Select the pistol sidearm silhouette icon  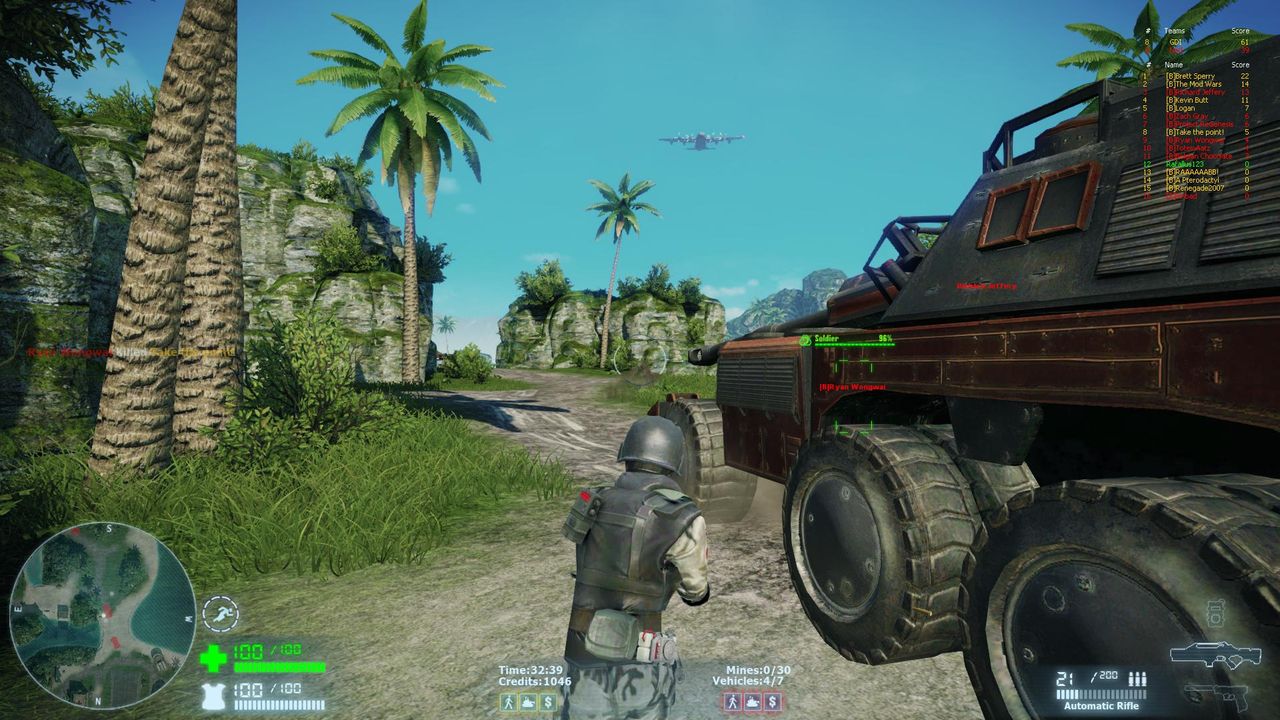[x=1218, y=698]
